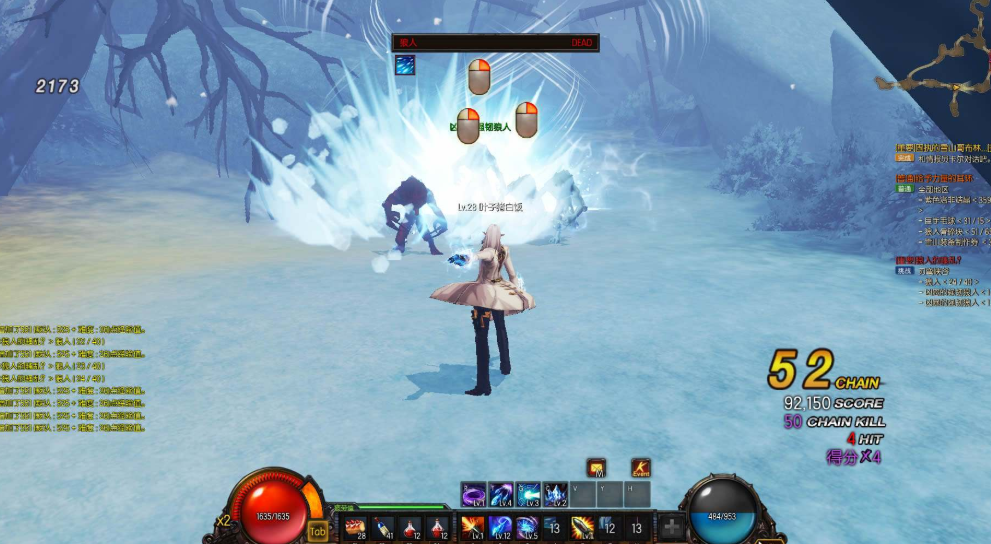Image resolution: width=991 pixels, height=544 pixels.
Task: Click the Tab weapon-swap button
Action: pyautogui.click(x=318, y=532)
